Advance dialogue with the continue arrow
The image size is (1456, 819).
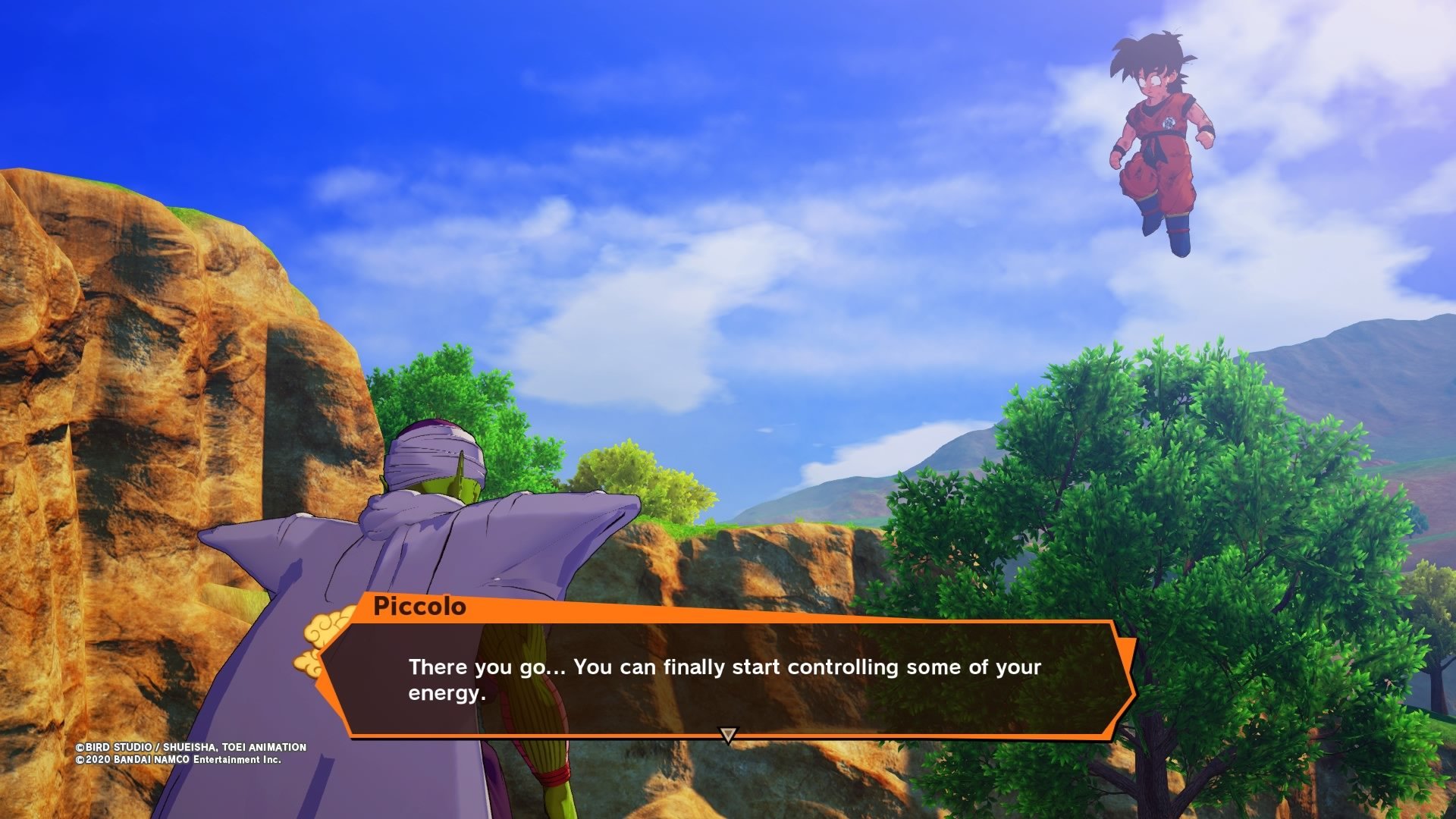click(x=728, y=735)
